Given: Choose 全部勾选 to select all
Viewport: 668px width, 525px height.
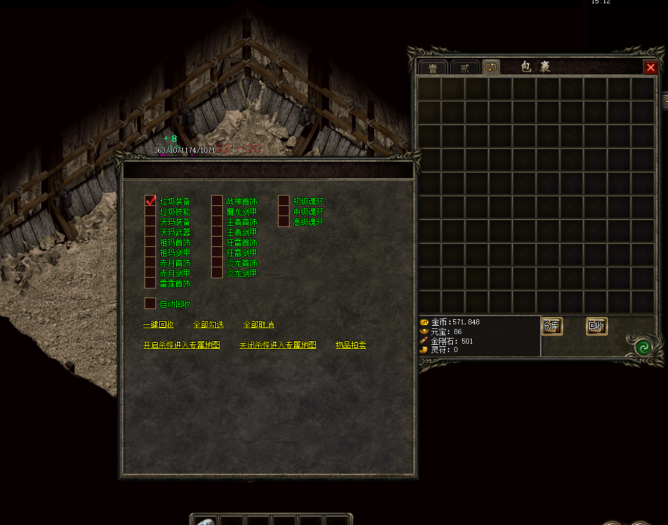Looking at the screenshot, I should pos(208,325).
